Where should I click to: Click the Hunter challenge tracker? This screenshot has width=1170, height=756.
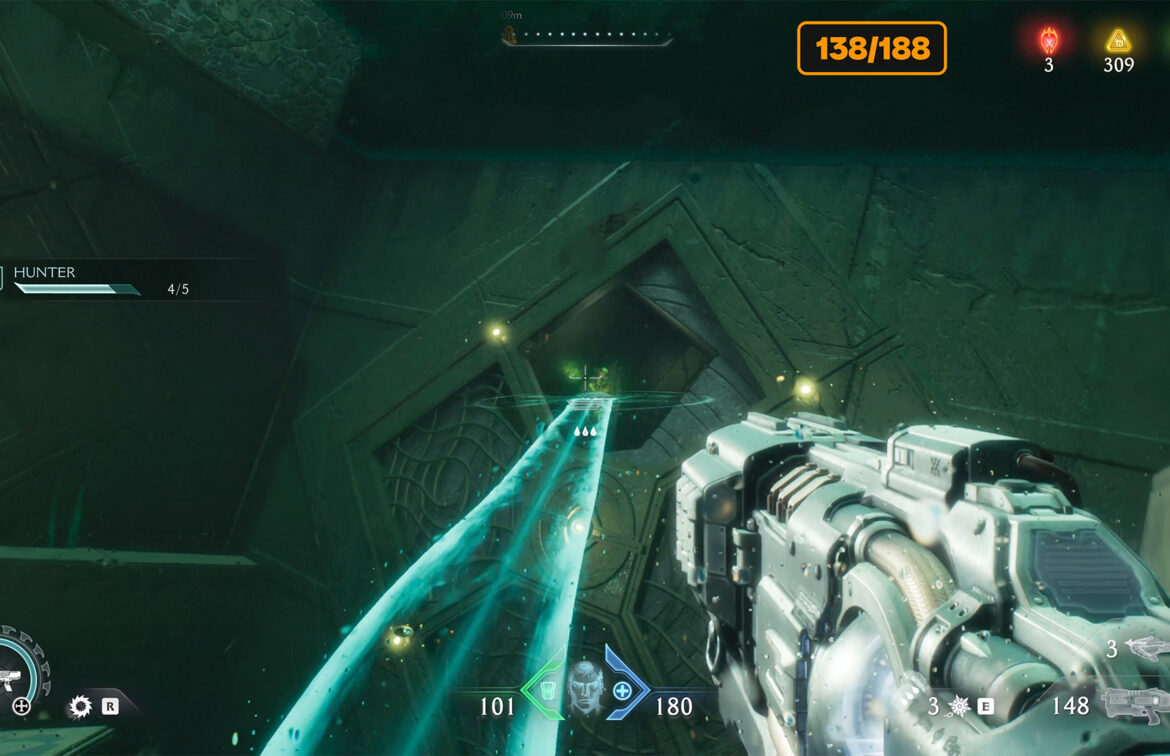100,281
